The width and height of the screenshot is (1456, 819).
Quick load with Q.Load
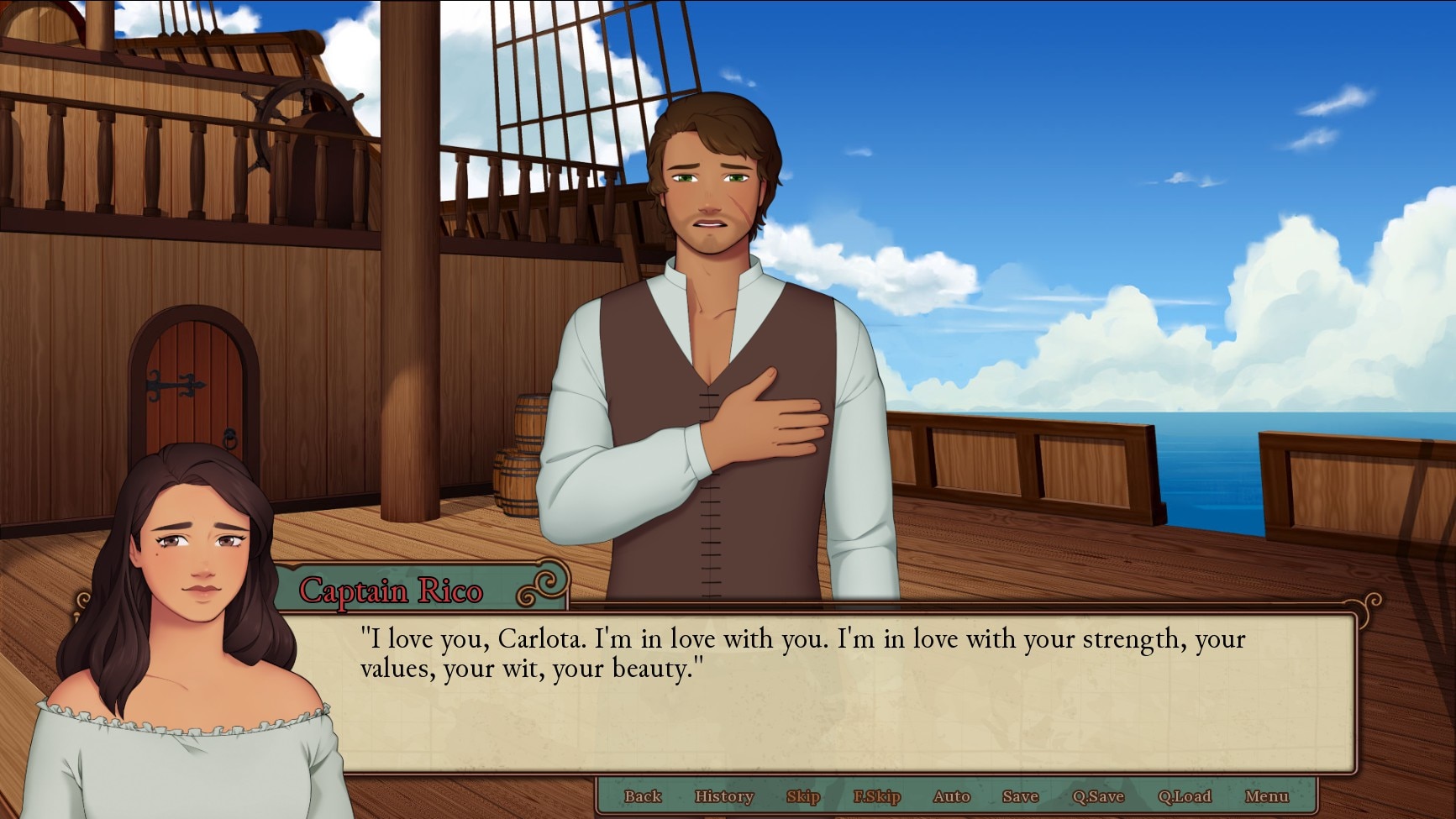(x=1184, y=796)
